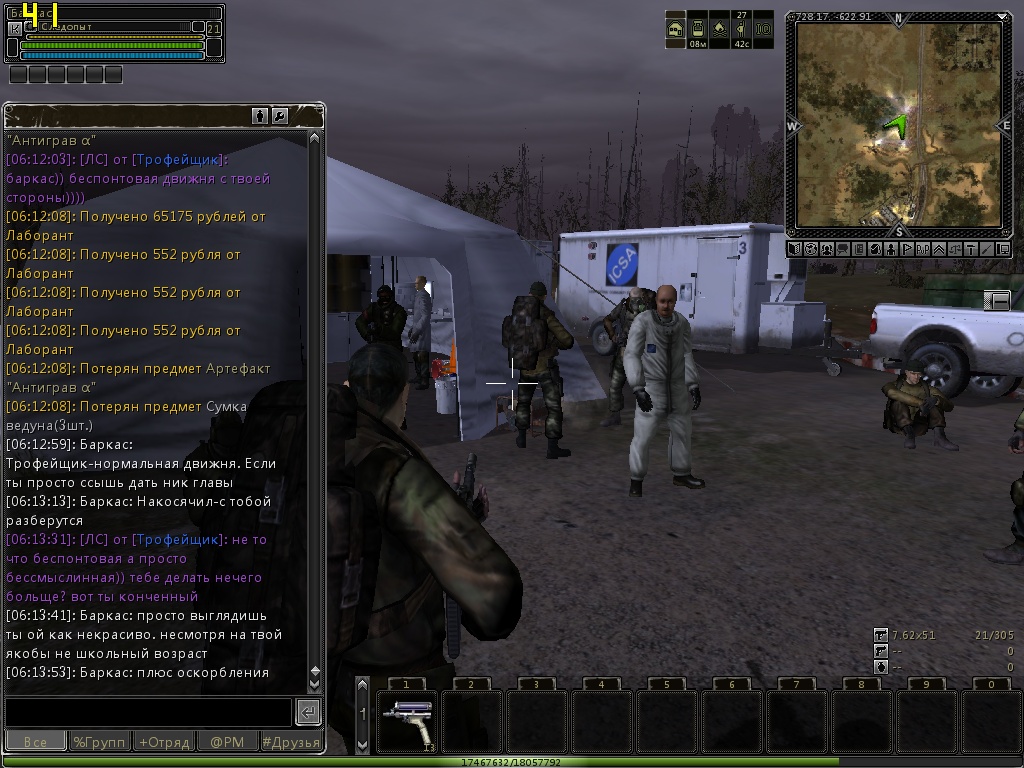Collapse the panel with the minus button
Viewport: 1024px width, 768px height.
tap(997, 300)
